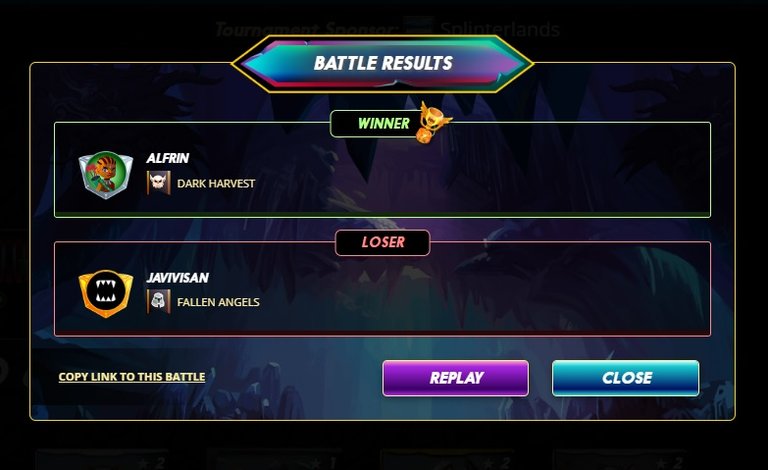Close the Battle Results dialog
The image size is (768, 470).
(625, 378)
